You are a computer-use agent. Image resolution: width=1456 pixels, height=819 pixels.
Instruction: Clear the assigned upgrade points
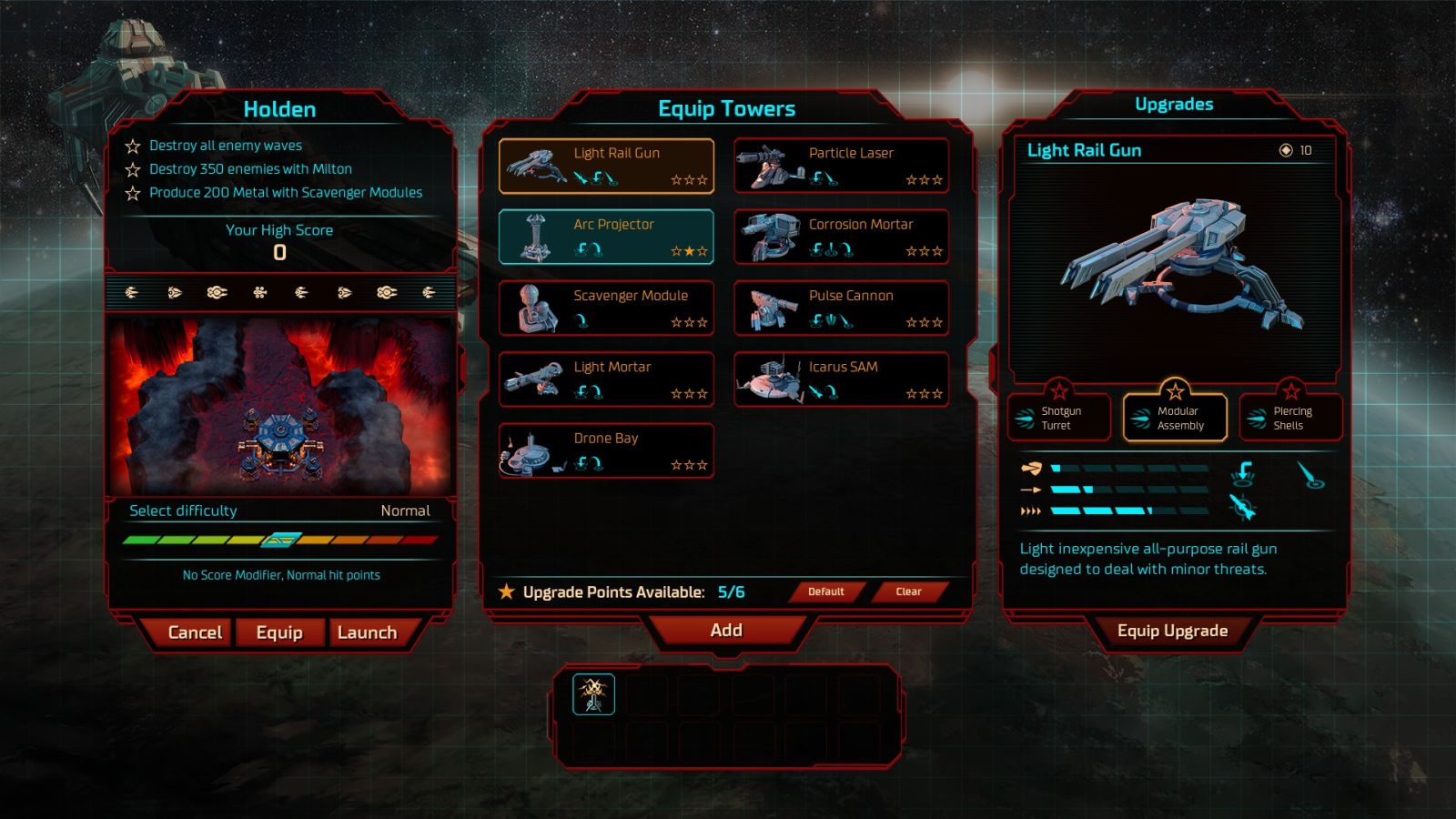point(908,591)
